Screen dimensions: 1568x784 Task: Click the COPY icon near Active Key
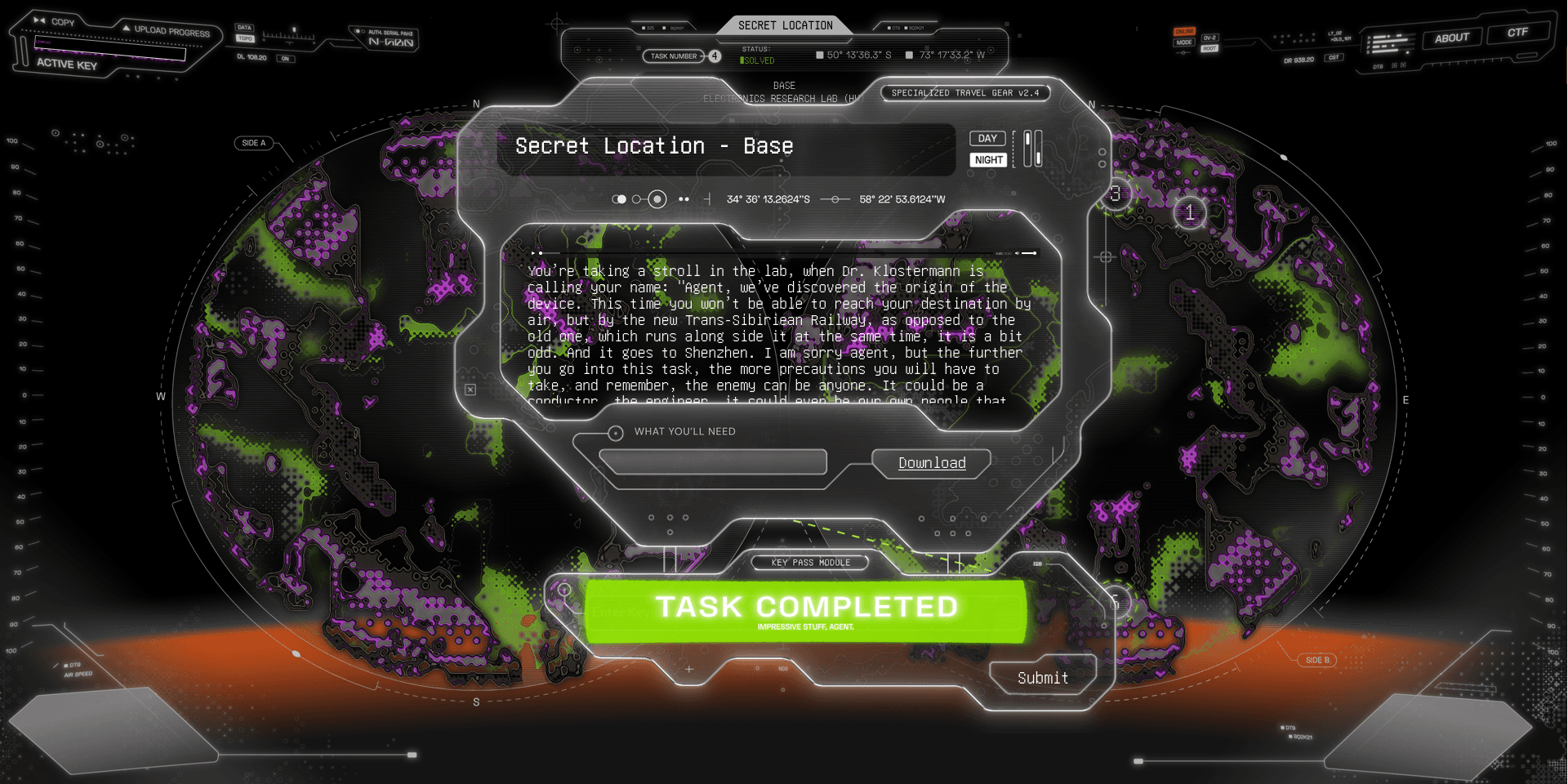point(38,20)
